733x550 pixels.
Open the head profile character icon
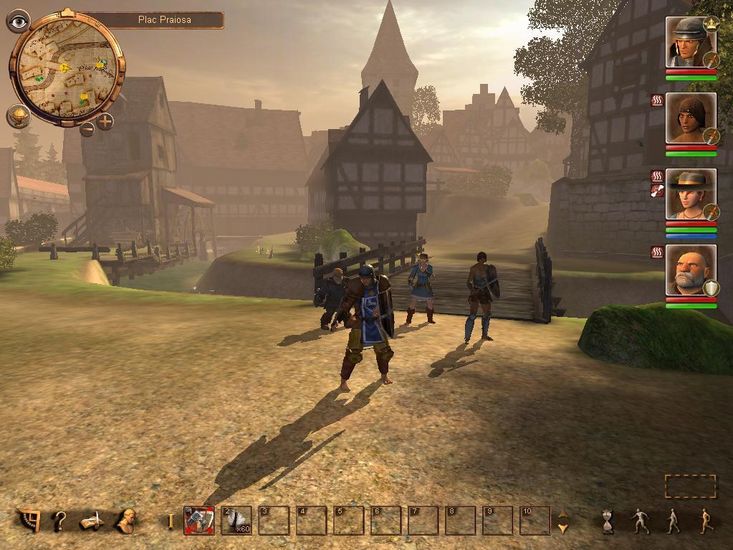point(126,520)
